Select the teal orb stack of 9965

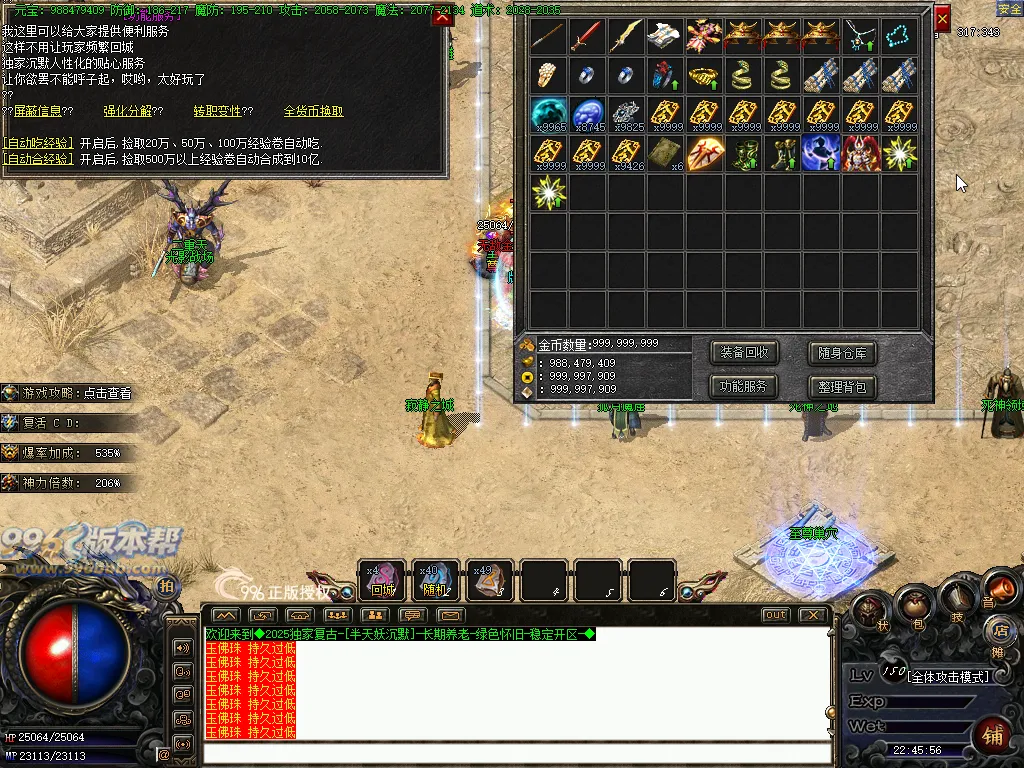click(x=548, y=114)
